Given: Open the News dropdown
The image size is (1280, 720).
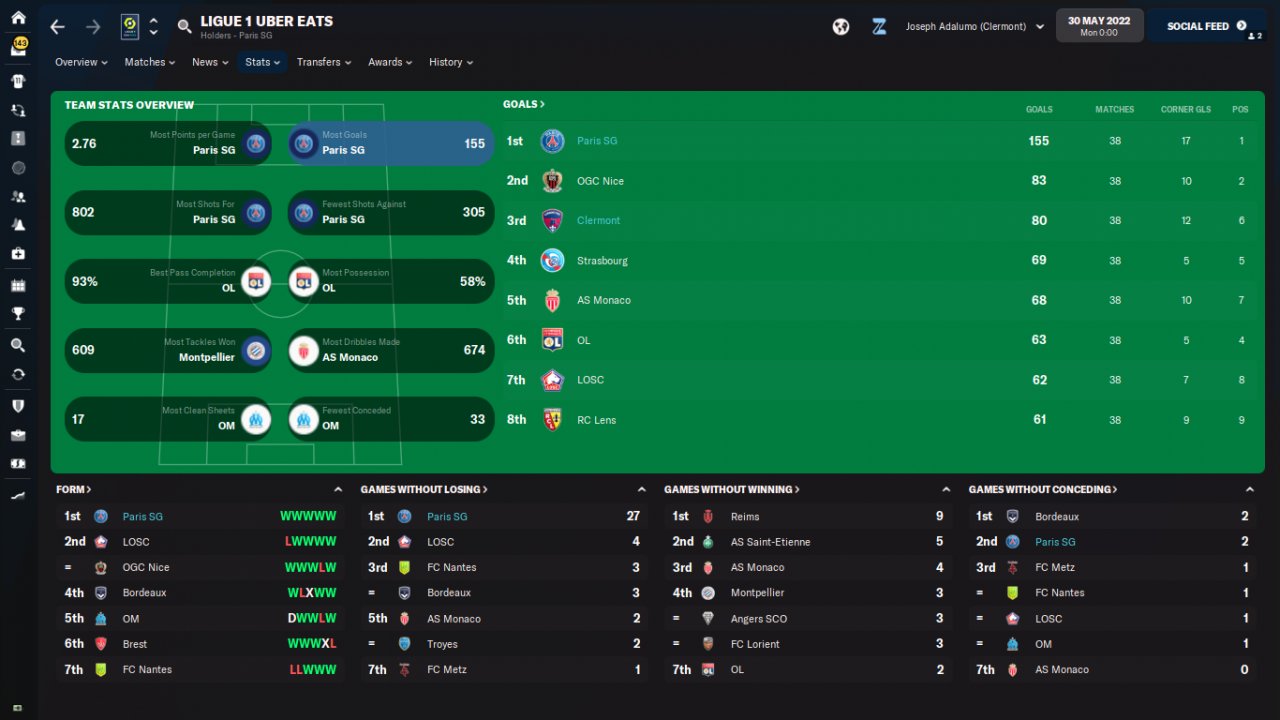Looking at the screenshot, I should (x=210, y=62).
